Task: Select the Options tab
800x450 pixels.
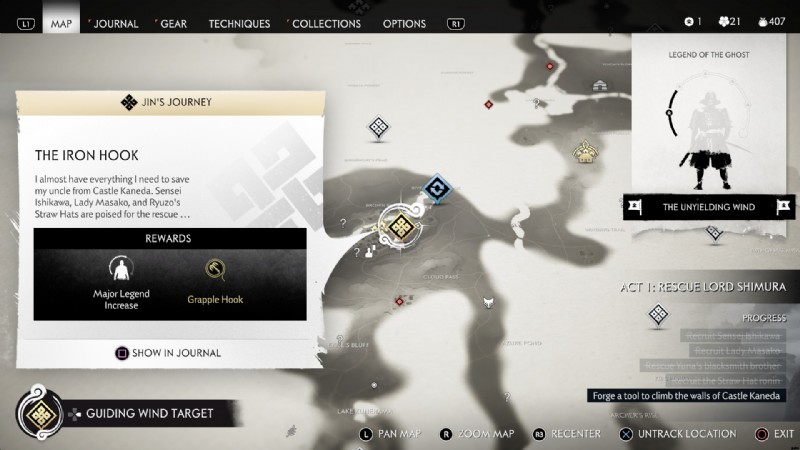Action: (x=404, y=23)
